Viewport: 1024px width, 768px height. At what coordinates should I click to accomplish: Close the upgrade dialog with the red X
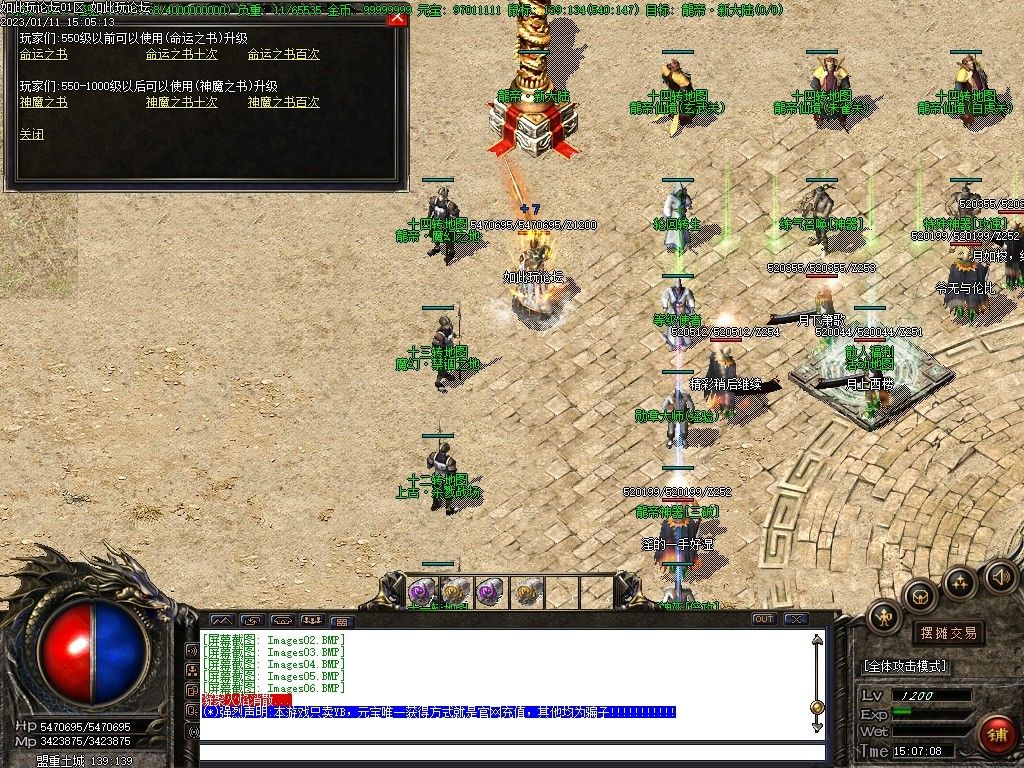tap(397, 19)
